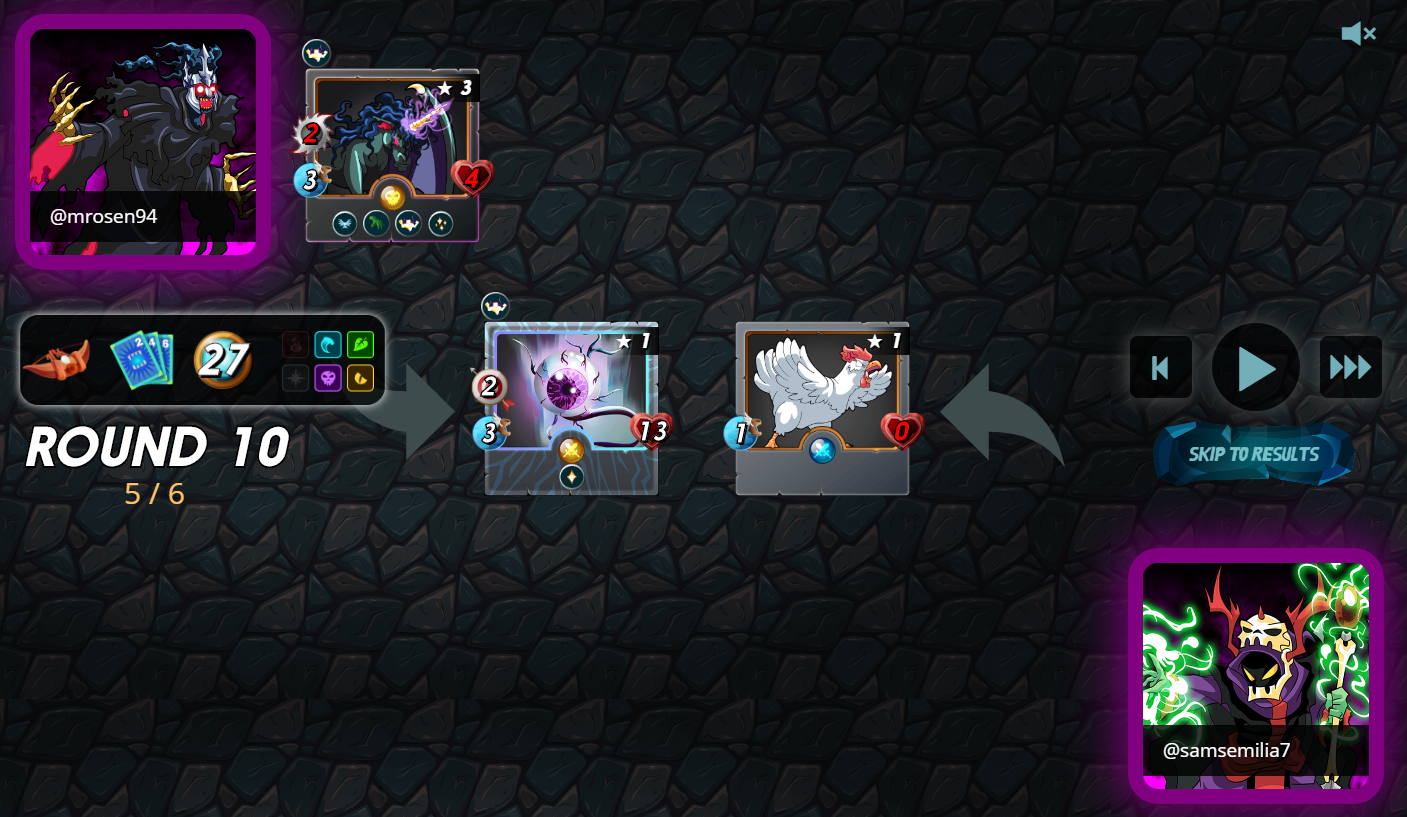The height and width of the screenshot is (817, 1407).
Task: Mute the battle audio with the speaker toggle
Action: click(x=1358, y=33)
